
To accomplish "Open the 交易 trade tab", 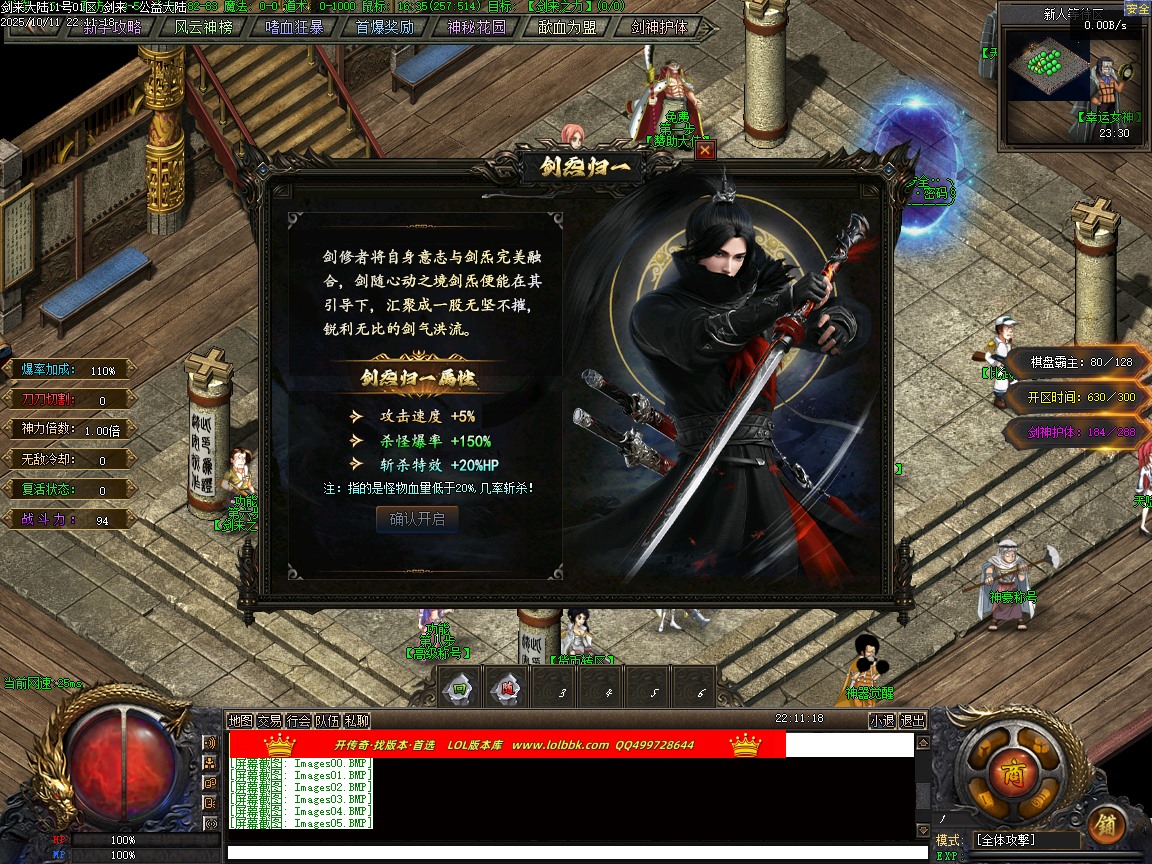I will 269,720.
